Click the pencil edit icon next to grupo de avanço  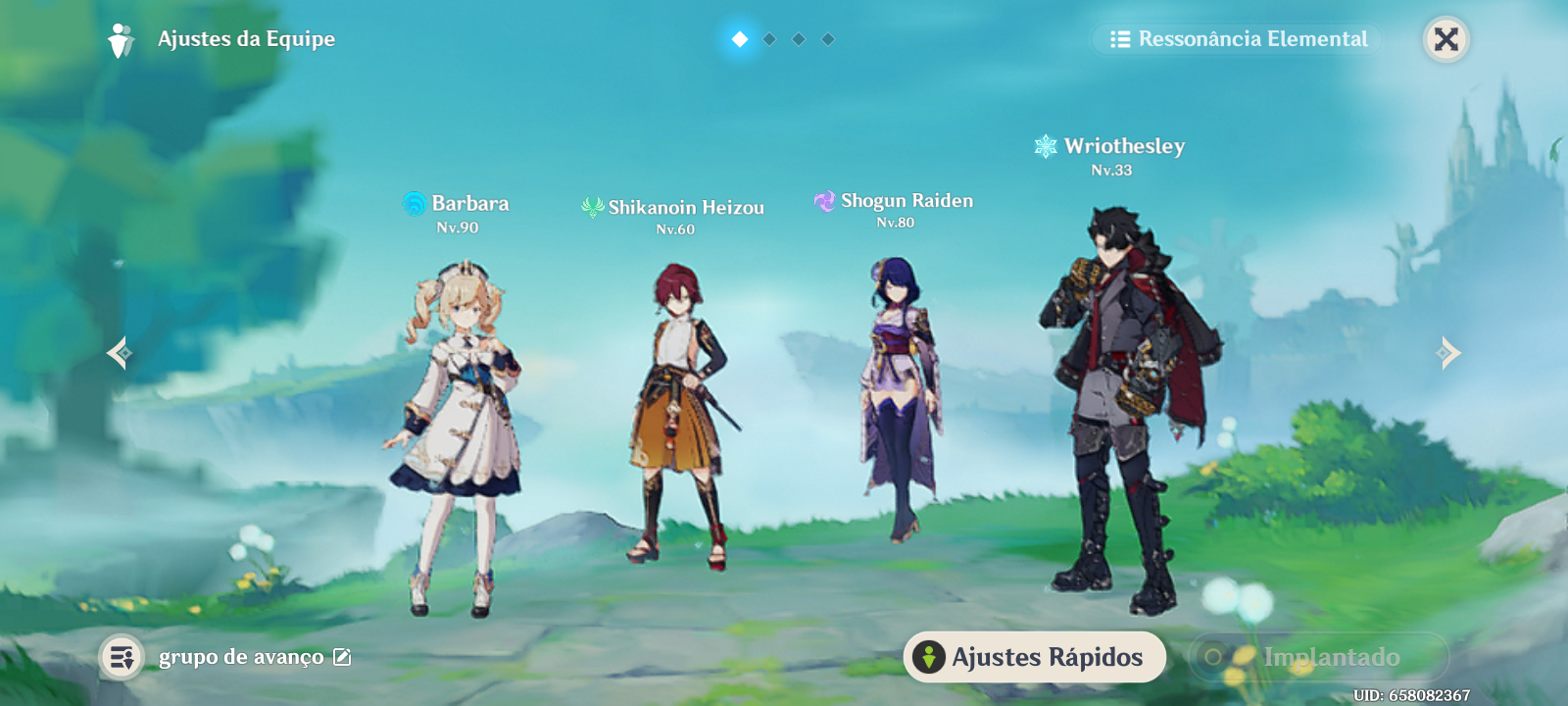pos(342,657)
